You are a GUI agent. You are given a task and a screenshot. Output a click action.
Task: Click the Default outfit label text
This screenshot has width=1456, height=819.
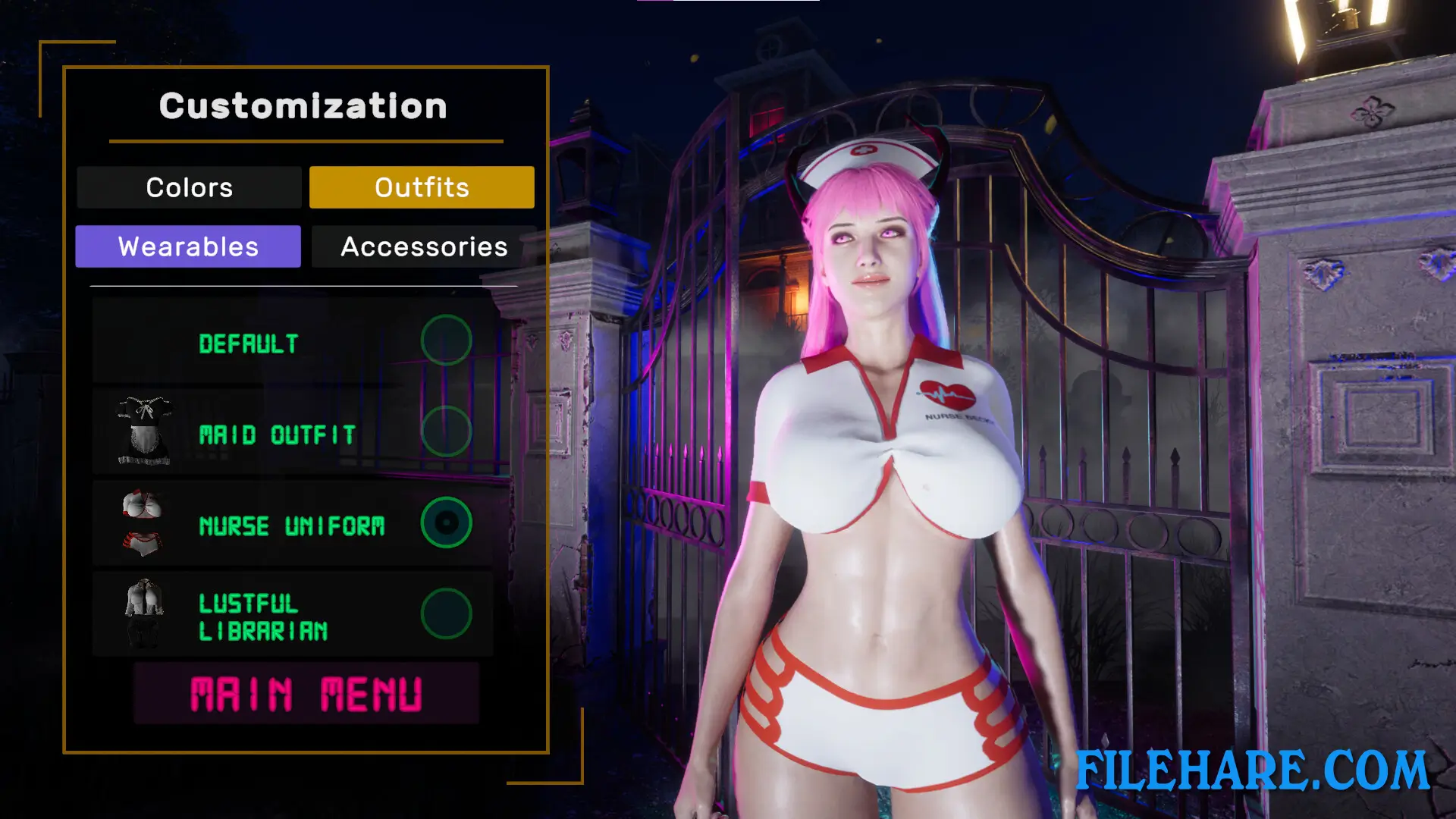(x=248, y=344)
